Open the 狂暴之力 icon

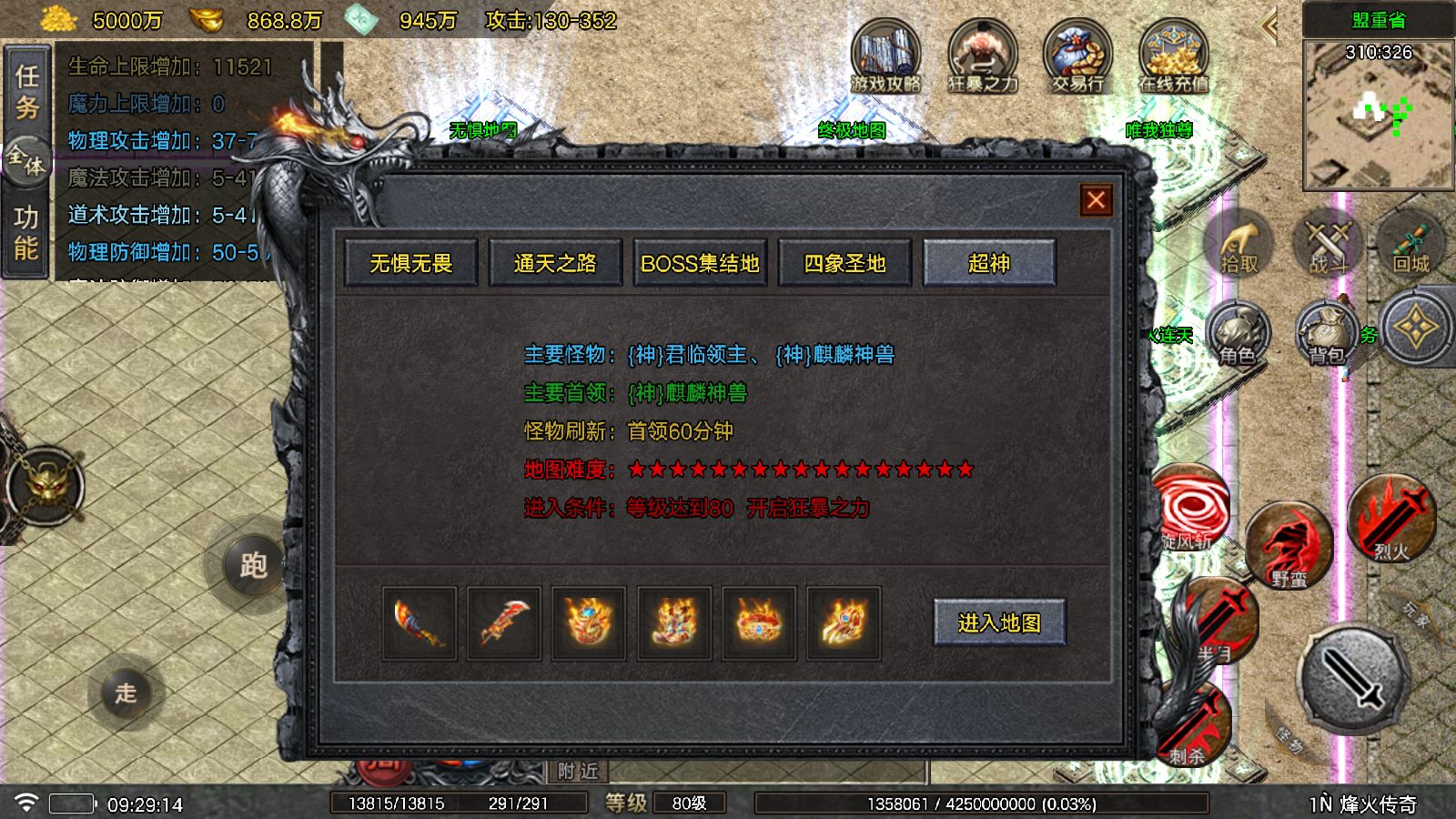[982, 56]
